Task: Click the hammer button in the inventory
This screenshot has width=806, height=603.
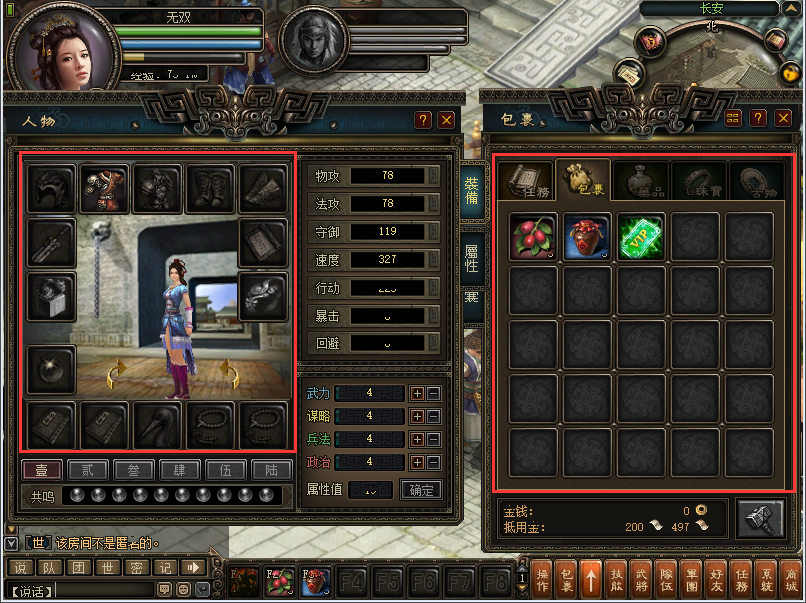Action: tap(760, 519)
